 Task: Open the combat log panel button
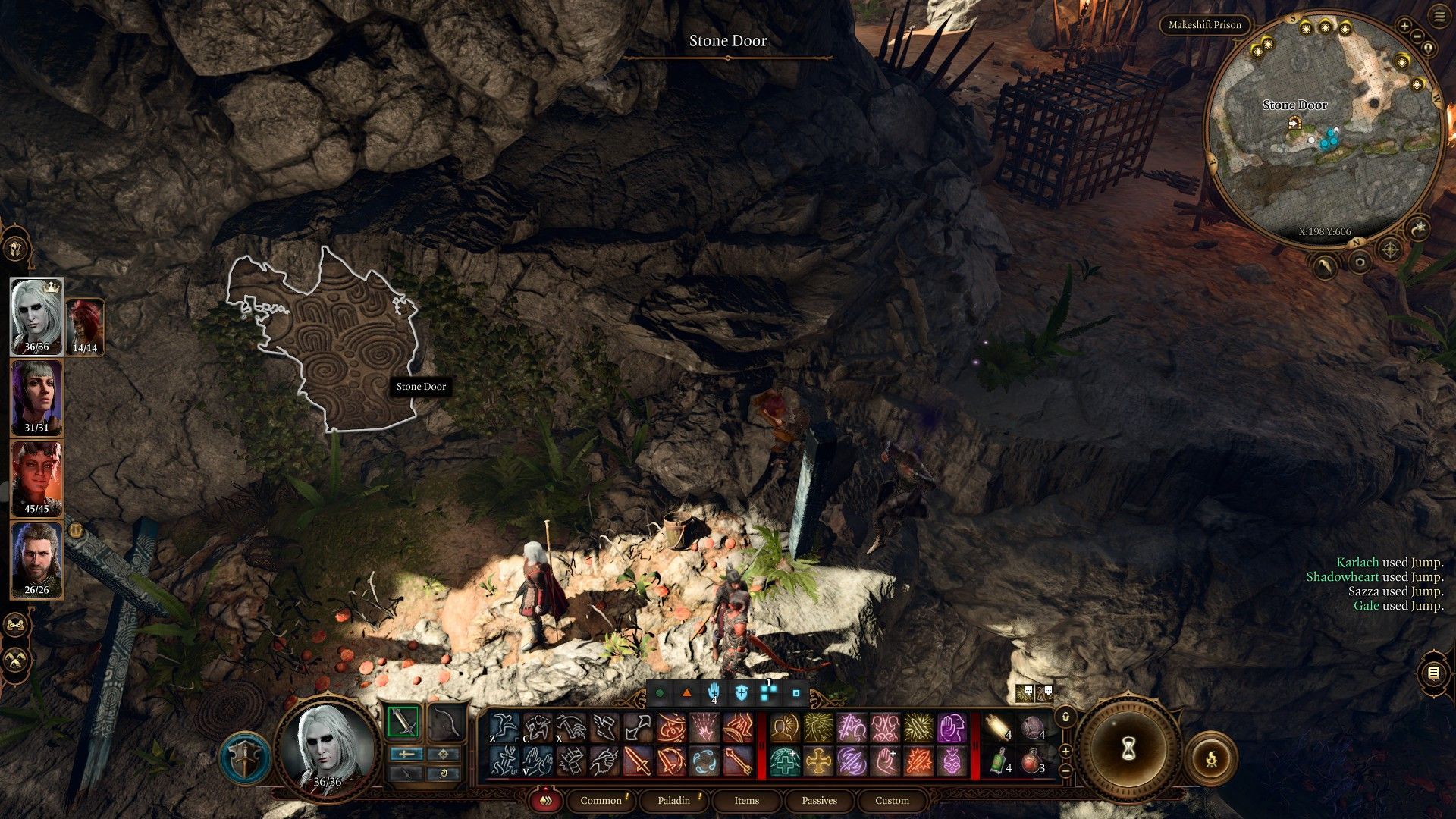click(x=1432, y=673)
